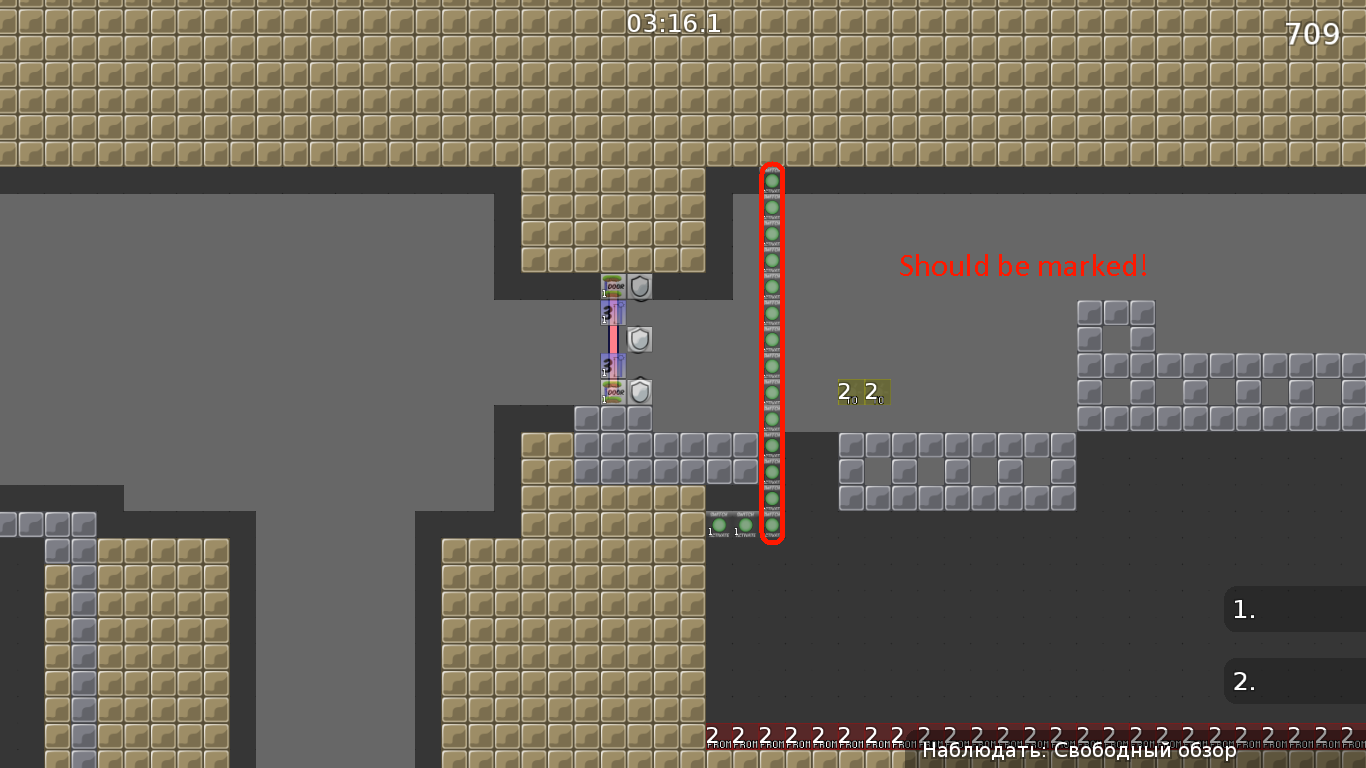
Task: Click the middle shield icon
Action: coord(640,340)
